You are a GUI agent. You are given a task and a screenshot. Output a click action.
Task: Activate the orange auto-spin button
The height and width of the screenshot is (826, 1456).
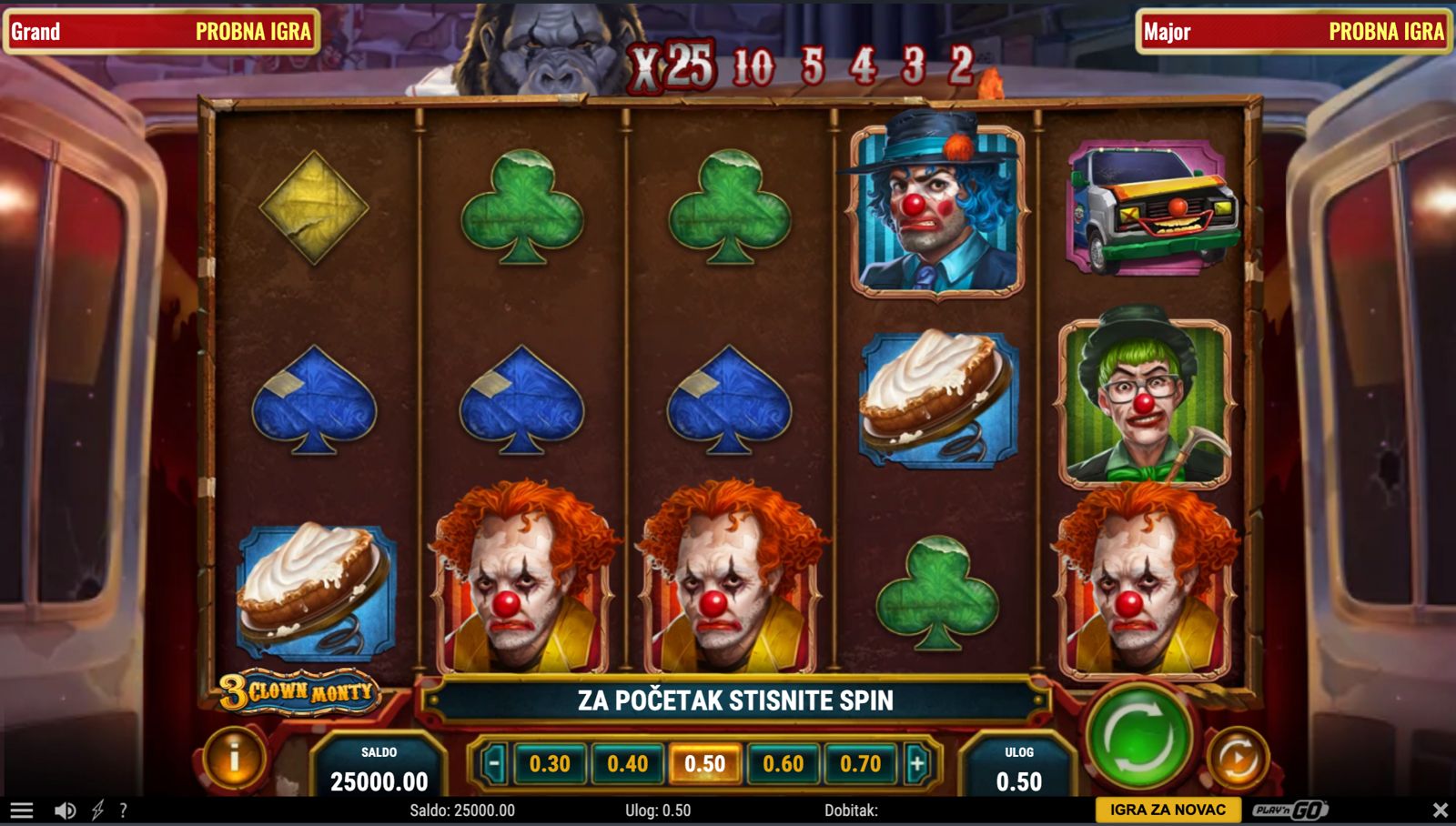(x=1237, y=758)
